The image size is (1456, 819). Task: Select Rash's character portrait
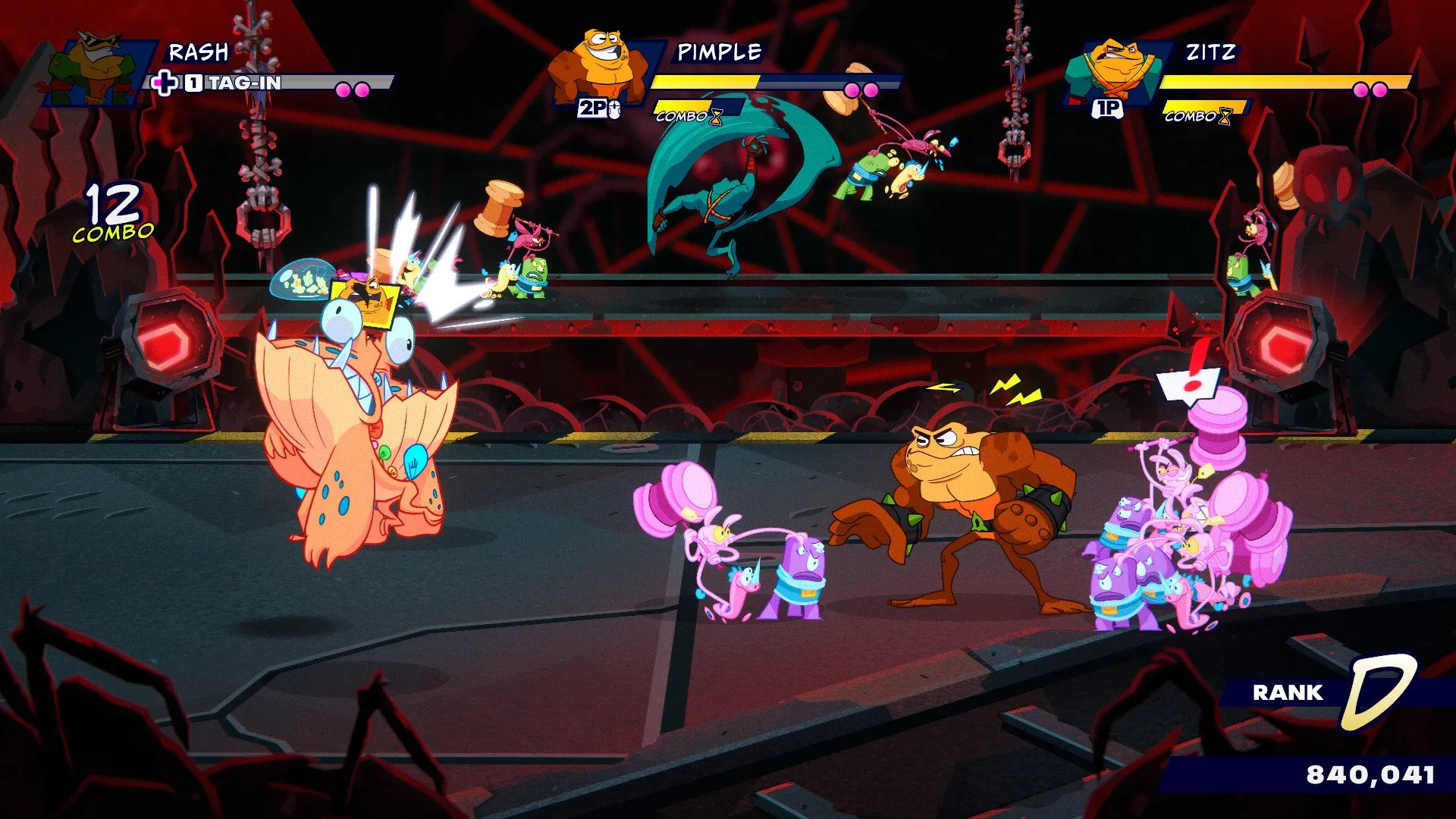(97, 68)
